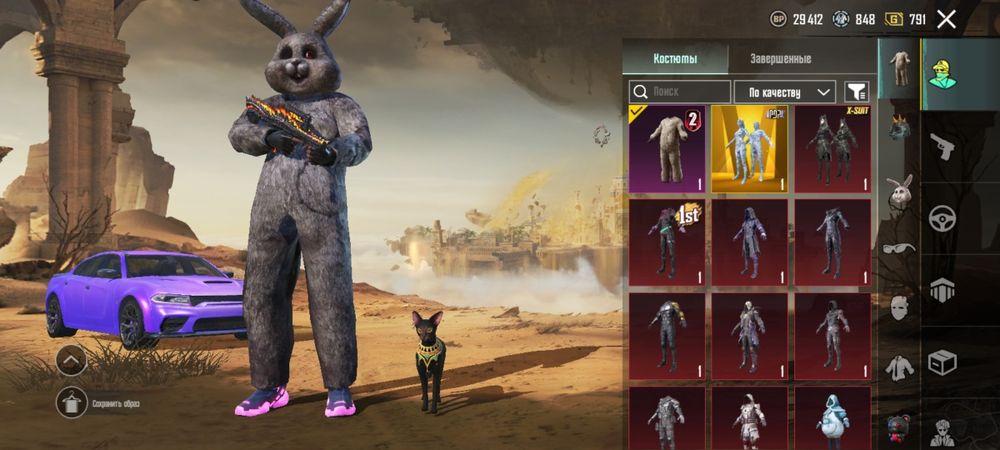Open the filter funnel button
This screenshot has height=450, width=1000.
click(x=857, y=91)
